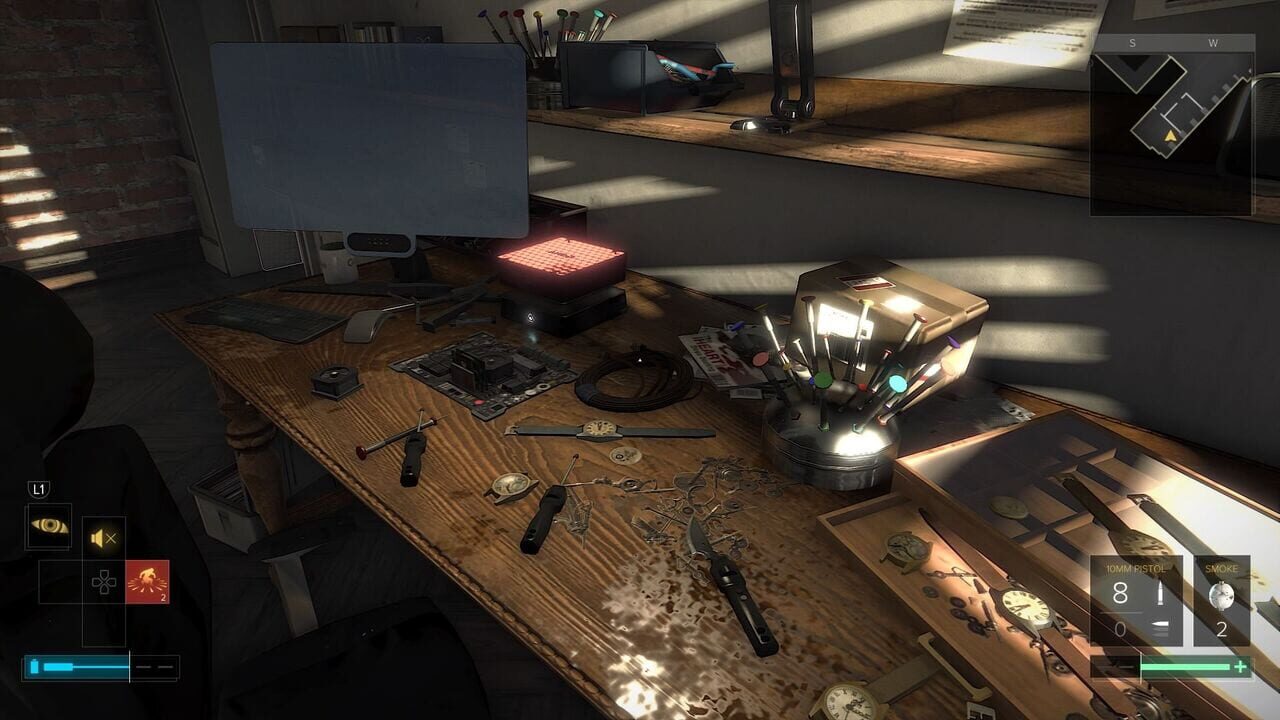
Task: Select the SMOKE grenade panel
Action: point(1222,600)
